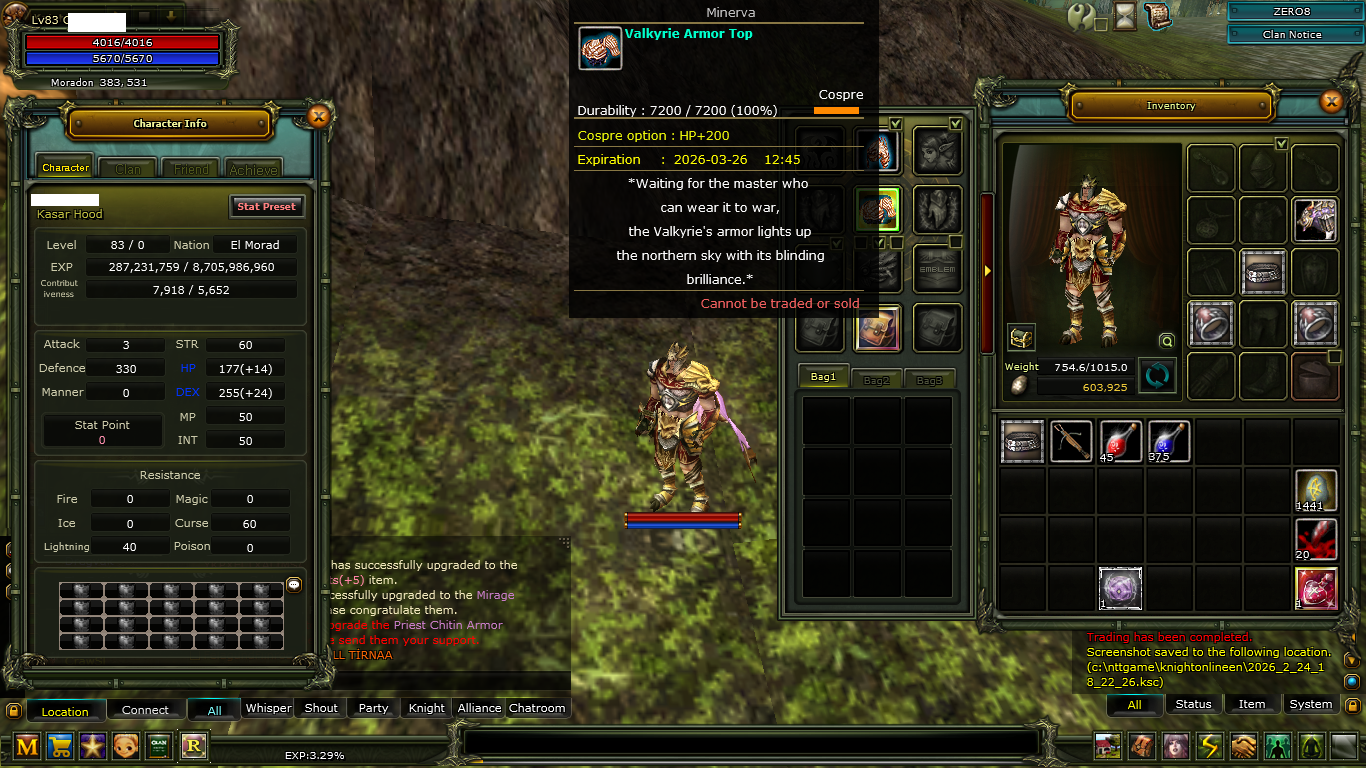Click the green-highlighted Valkyrie Armor Top slot
The height and width of the screenshot is (768, 1366).
coord(878,209)
